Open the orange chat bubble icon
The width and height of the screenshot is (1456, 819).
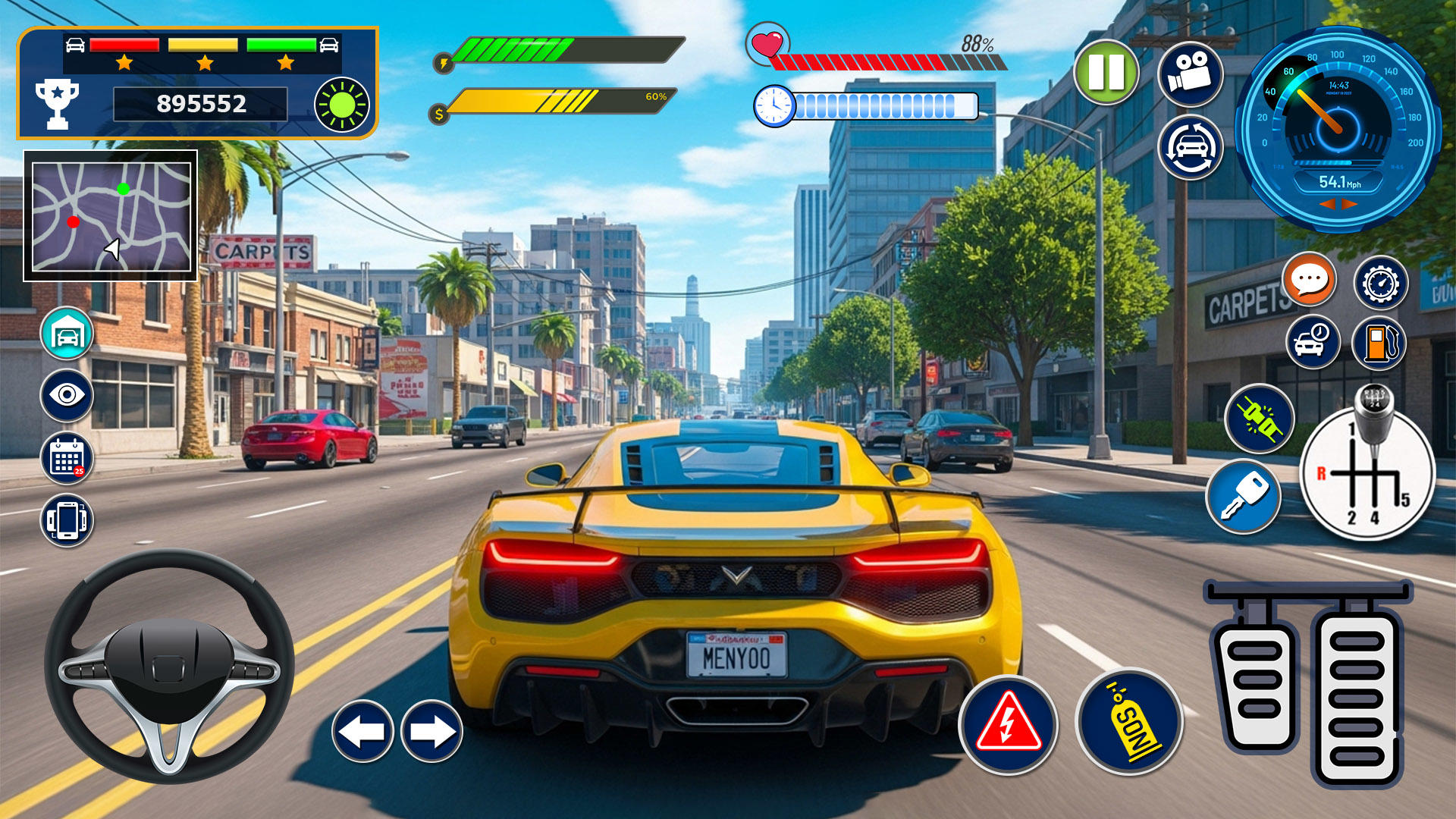1309,280
